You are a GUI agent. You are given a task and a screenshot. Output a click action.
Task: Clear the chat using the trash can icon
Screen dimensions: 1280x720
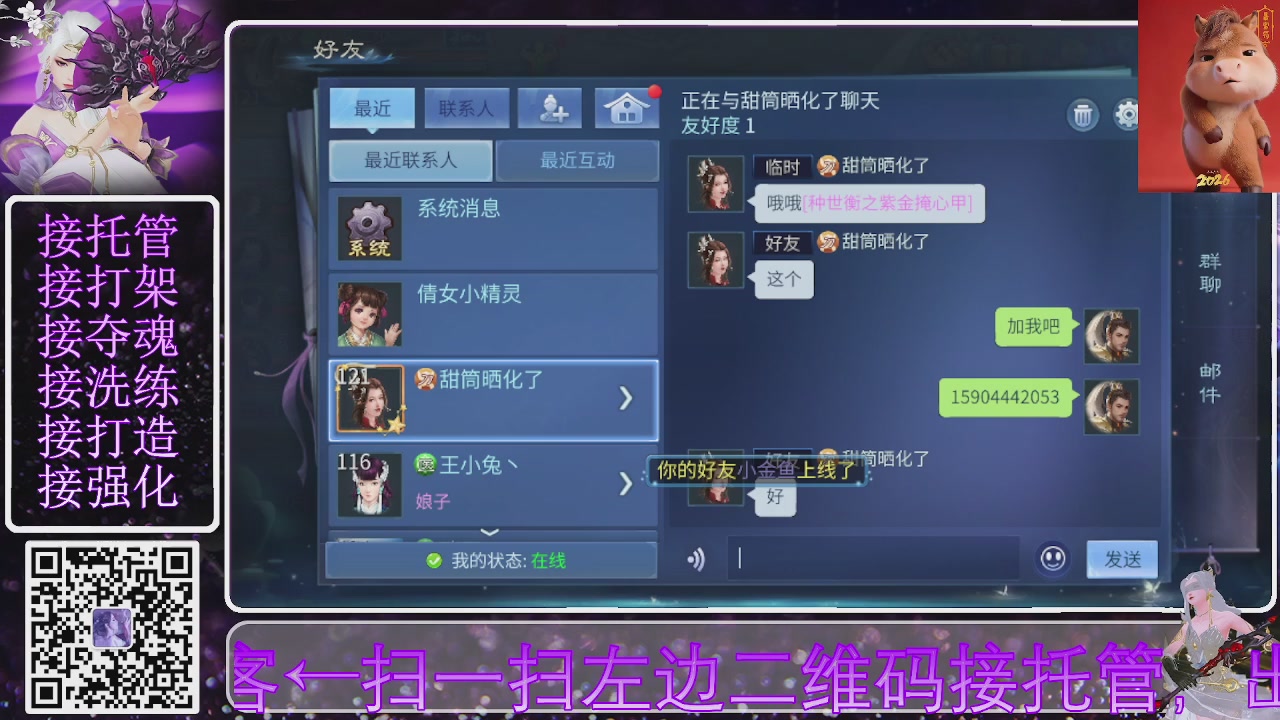tap(1084, 115)
